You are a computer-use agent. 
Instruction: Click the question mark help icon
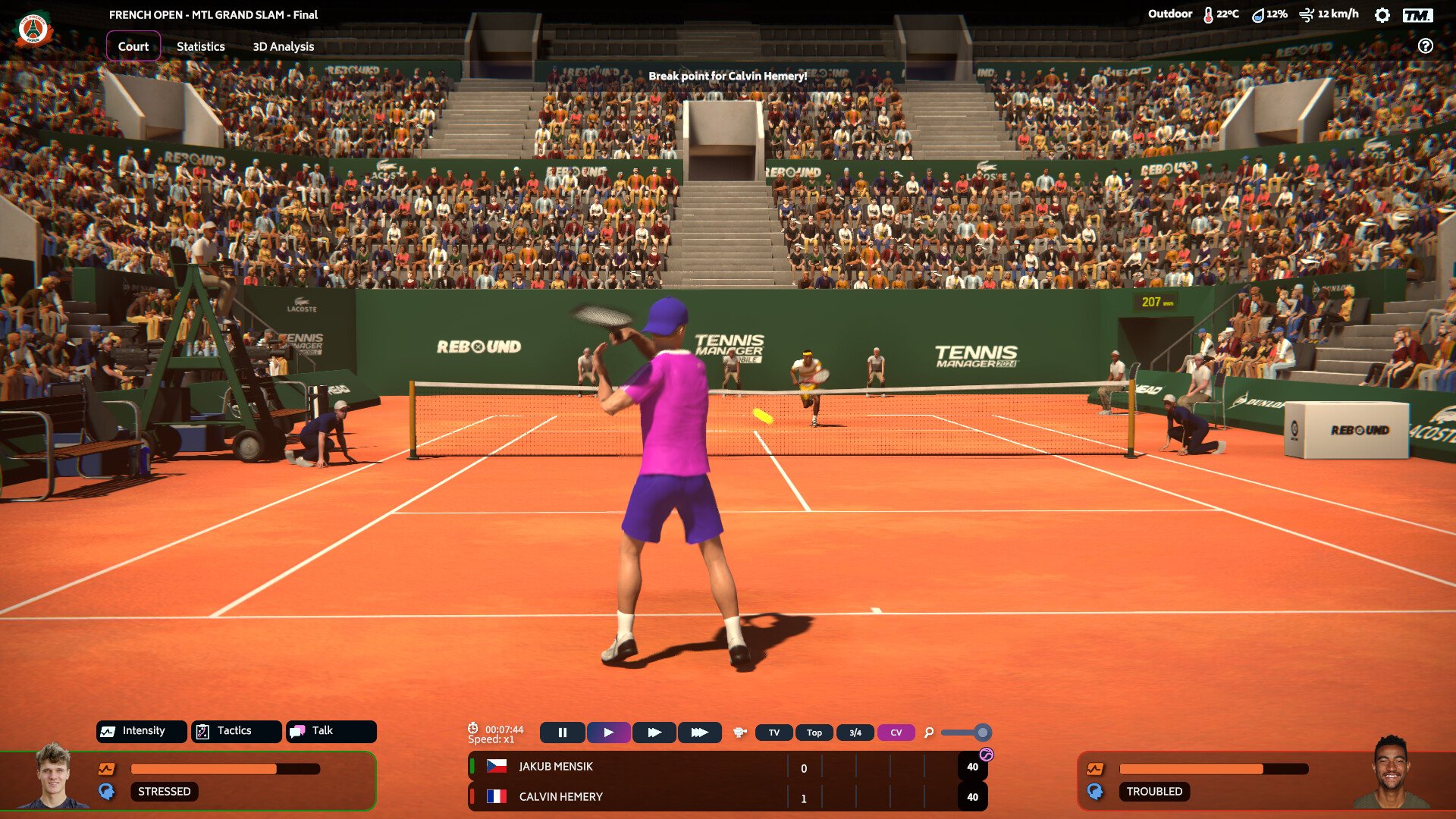[x=1426, y=46]
